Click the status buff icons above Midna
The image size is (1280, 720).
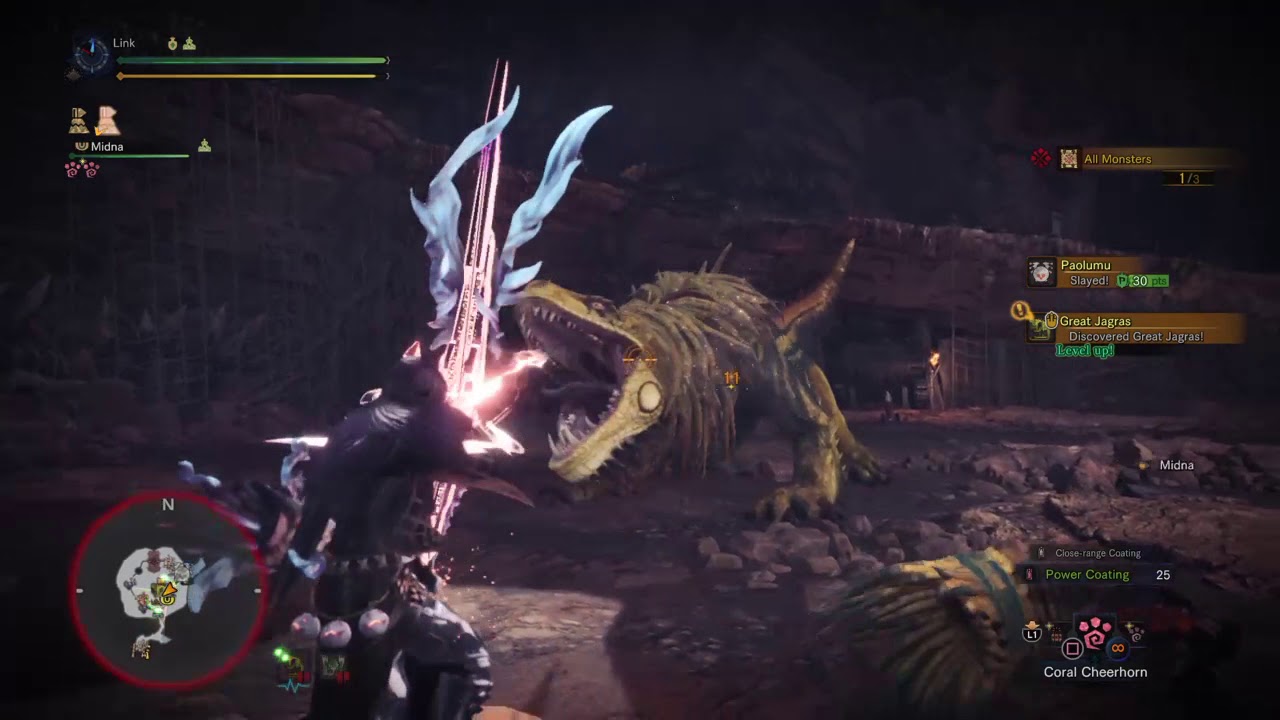[94, 121]
